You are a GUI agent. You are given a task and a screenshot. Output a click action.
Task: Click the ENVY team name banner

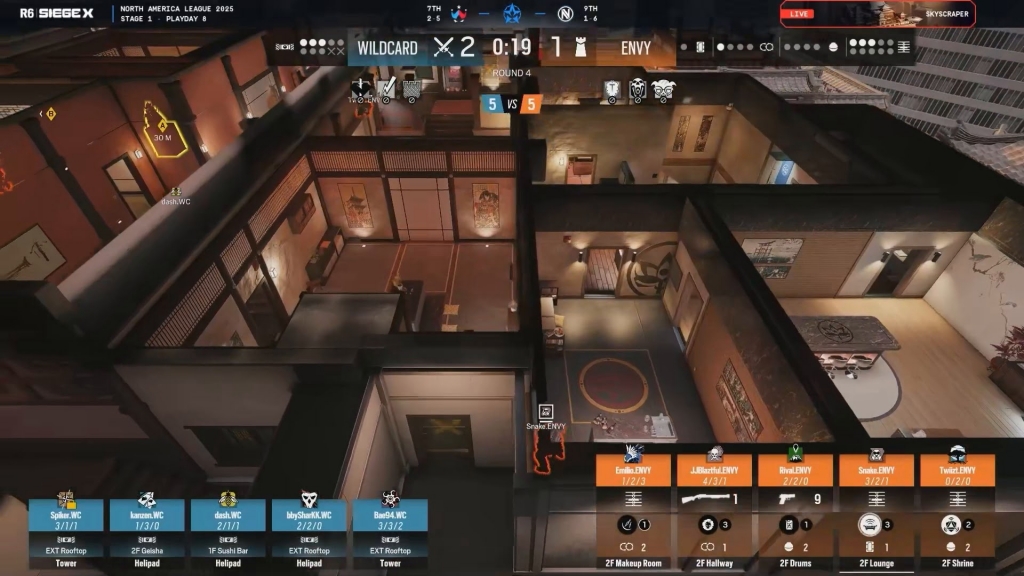tap(635, 48)
